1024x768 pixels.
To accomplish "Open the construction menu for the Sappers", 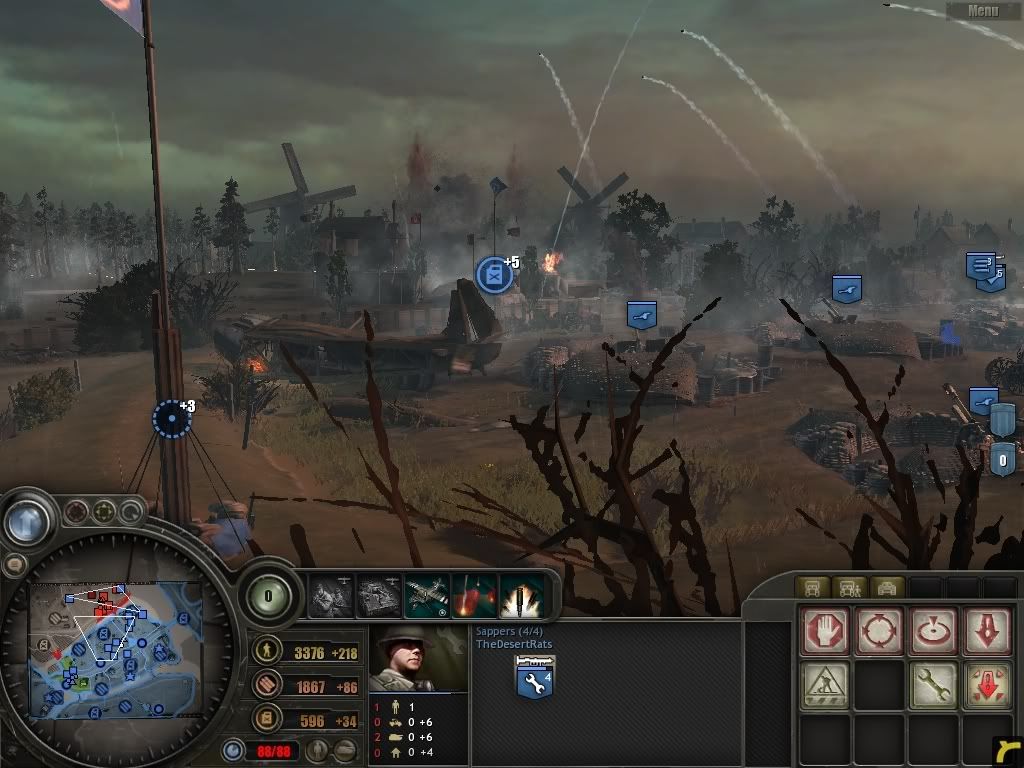I will 825,686.
